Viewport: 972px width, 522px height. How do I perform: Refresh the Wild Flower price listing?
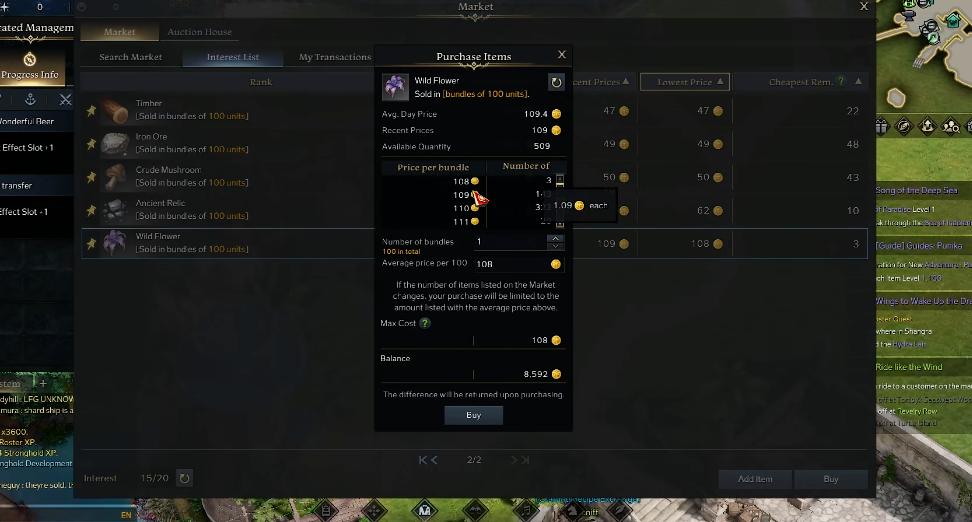pyautogui.click(x=556, y=82)
